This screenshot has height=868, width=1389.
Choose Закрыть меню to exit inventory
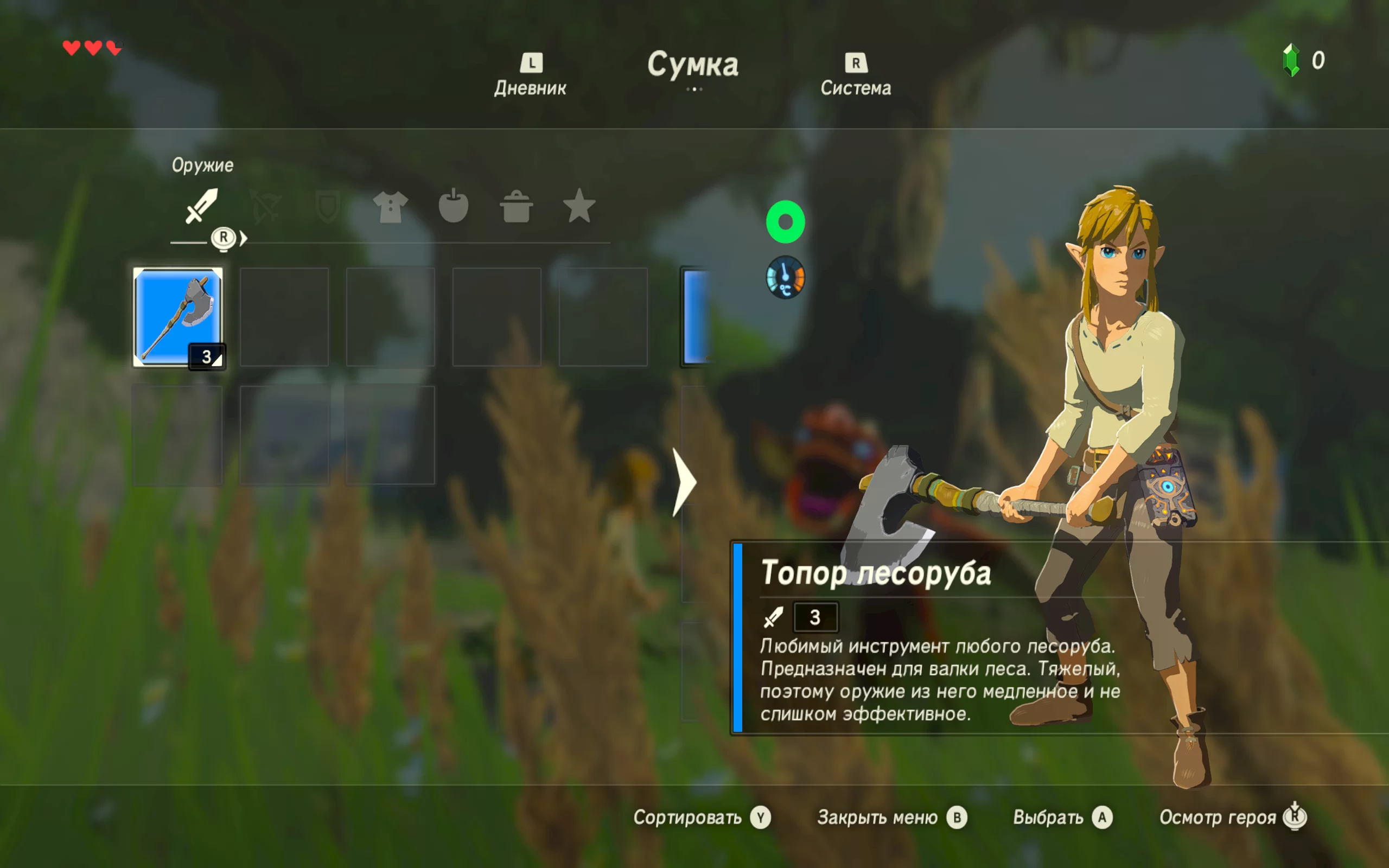(x=891, y=817)
